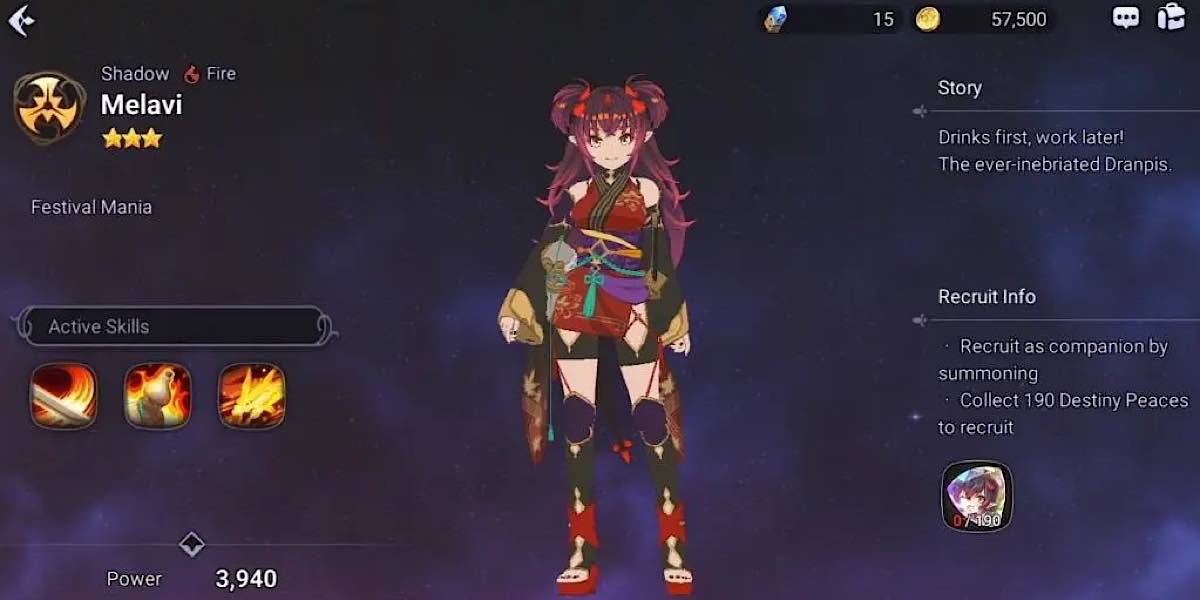Go back using the arrow button

point(21,20)
